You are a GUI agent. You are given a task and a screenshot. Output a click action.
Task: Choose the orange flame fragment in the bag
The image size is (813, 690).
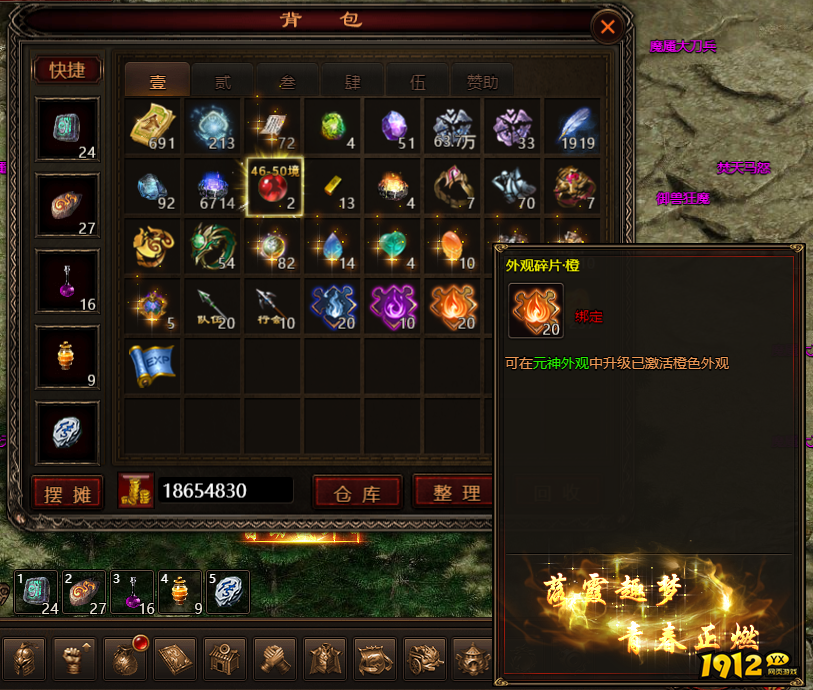tap(452, 305)
